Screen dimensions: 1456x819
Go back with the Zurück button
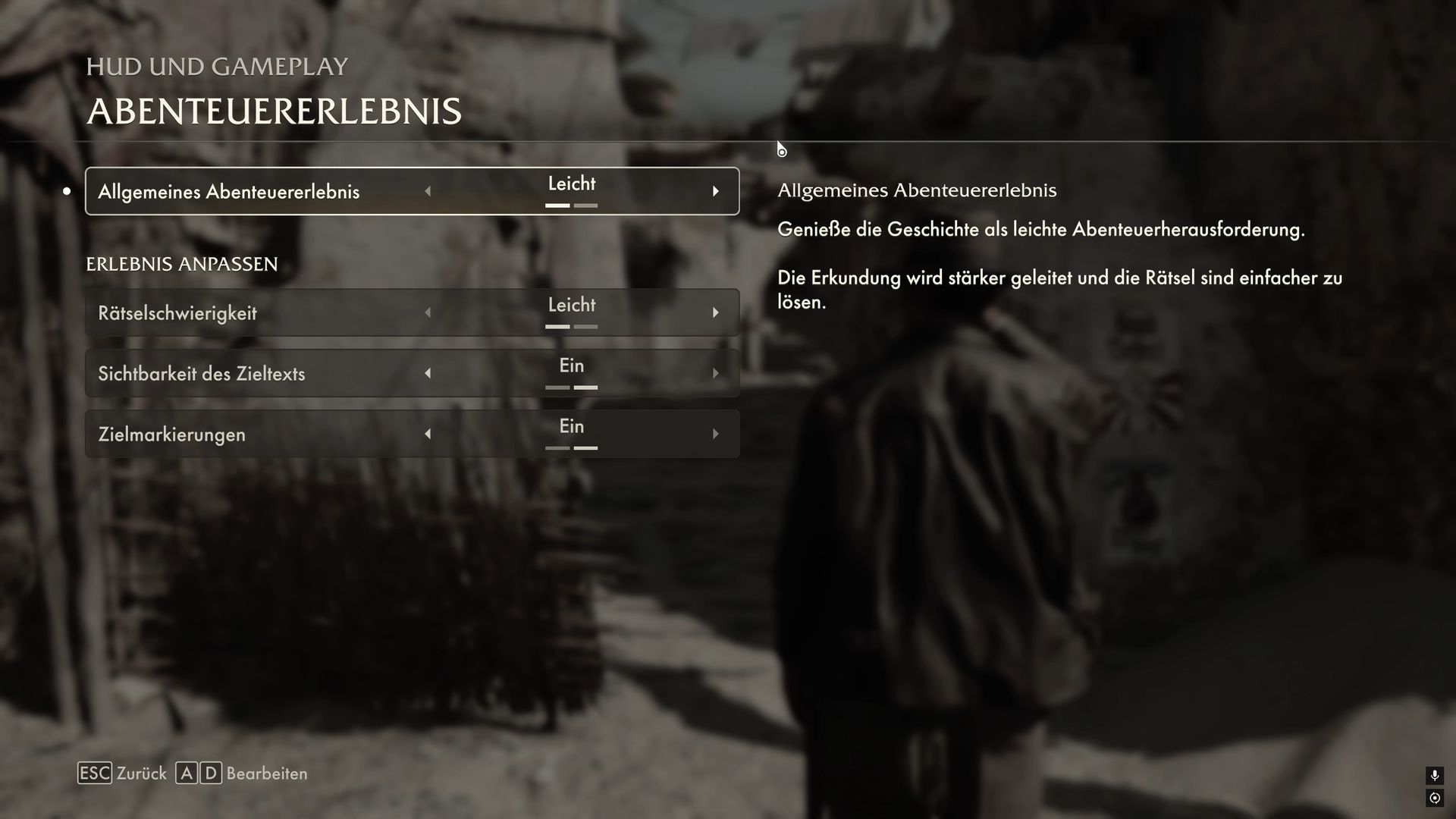pos(123,773)
